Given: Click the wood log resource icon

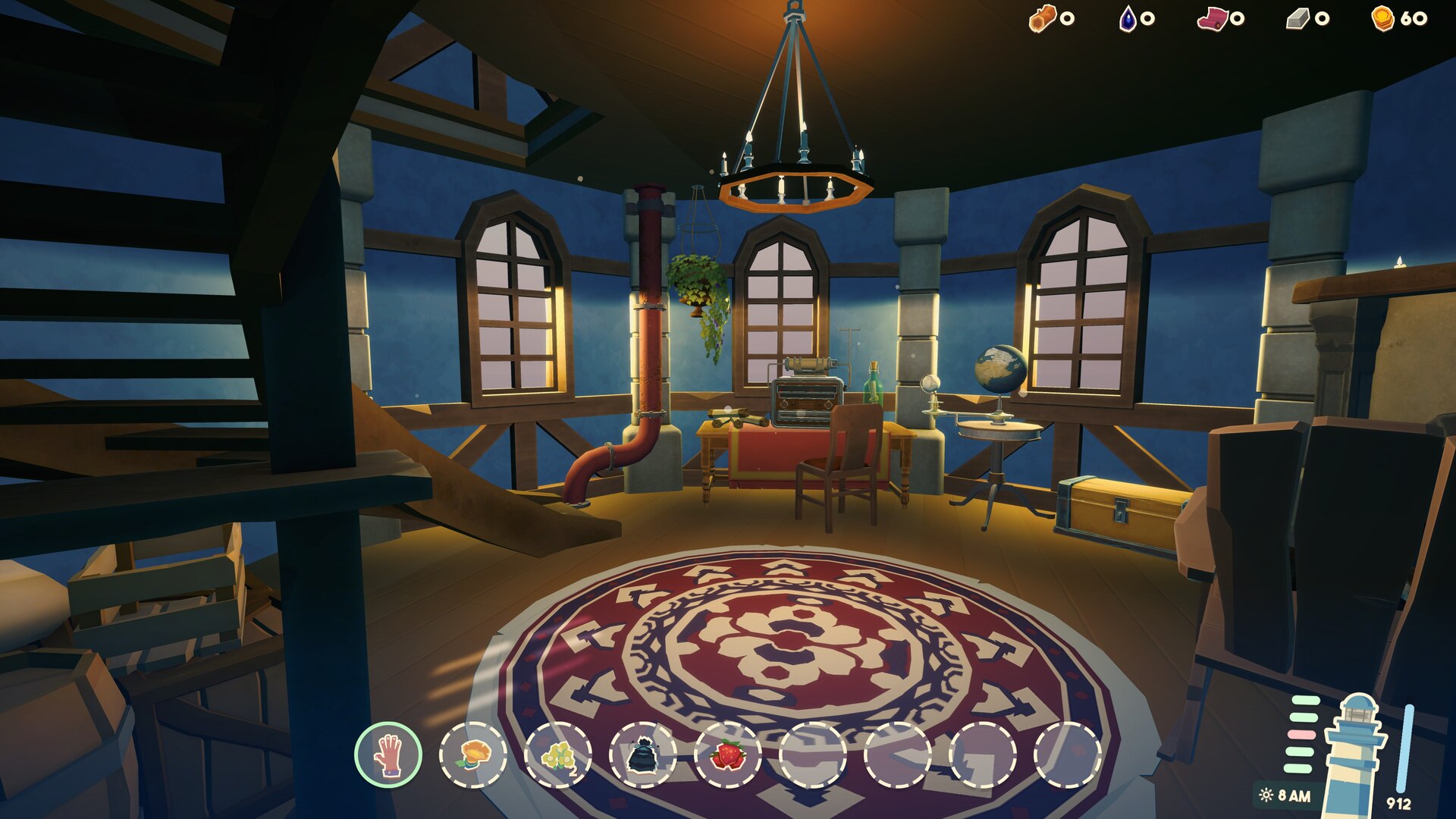Looking at the screenshot, I should coord(1042,18).
